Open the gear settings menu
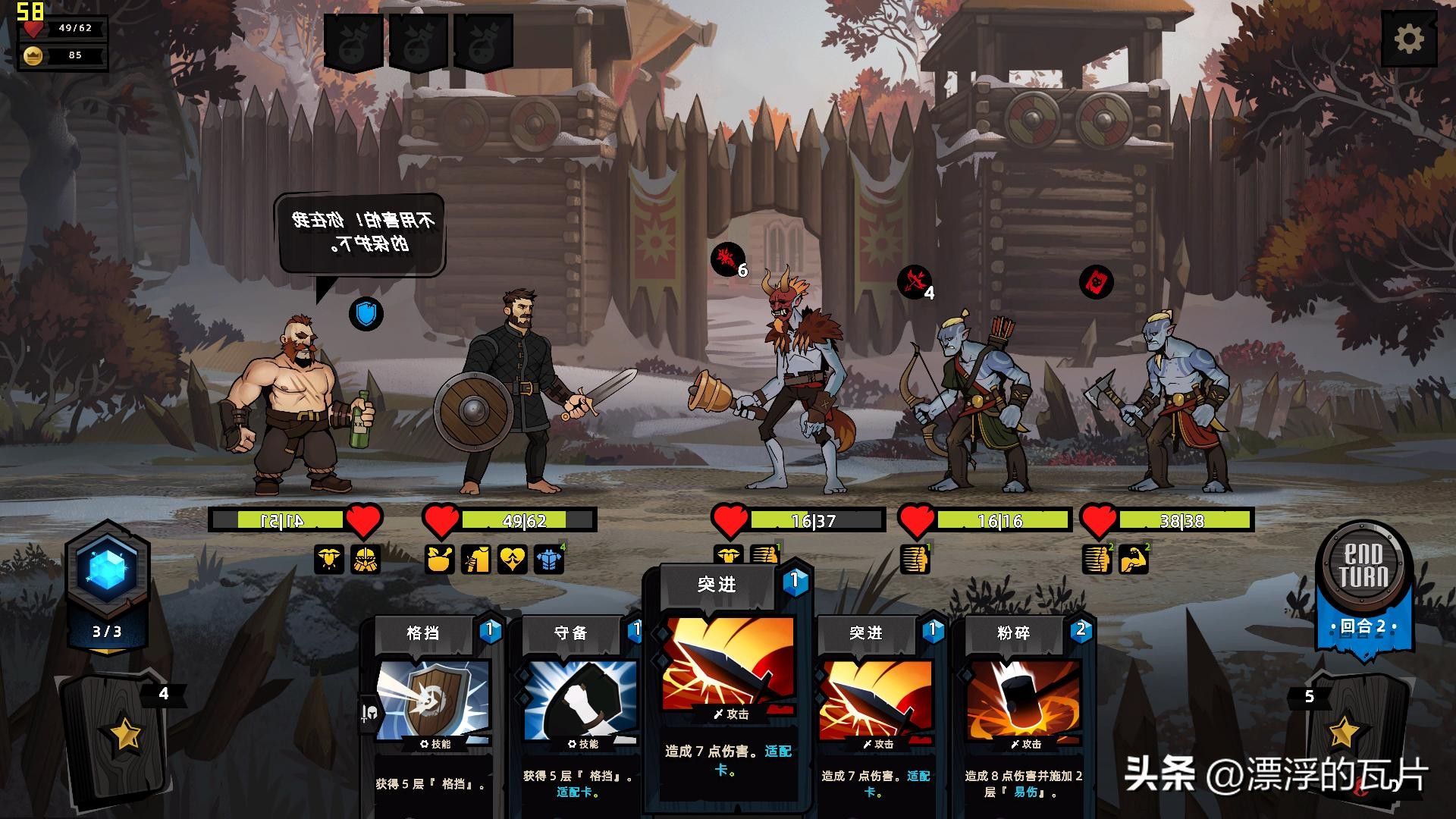Screen dimensions: 1456x819 coord(1409,39)
